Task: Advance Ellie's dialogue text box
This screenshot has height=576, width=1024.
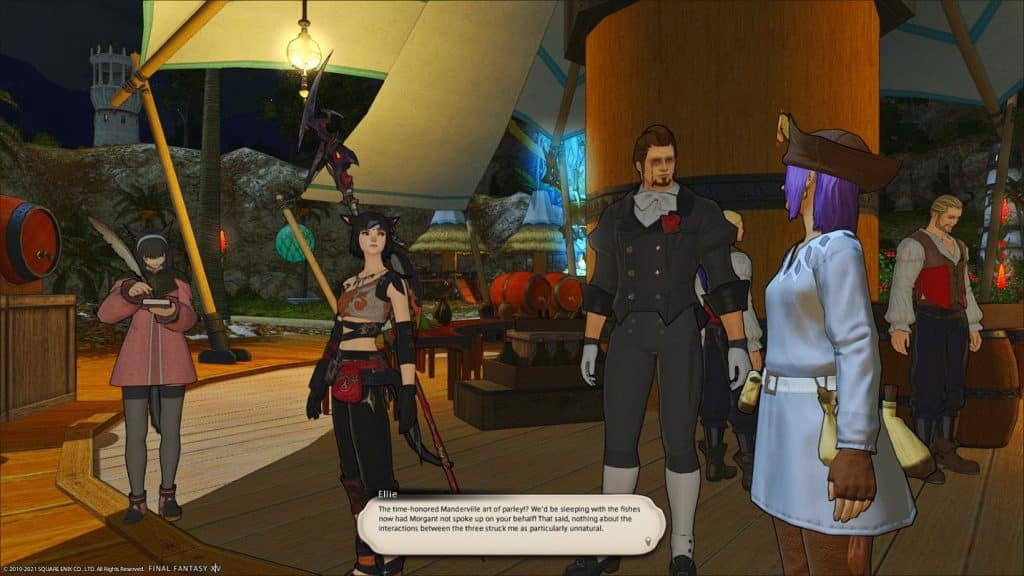Action: pos(510,521)
